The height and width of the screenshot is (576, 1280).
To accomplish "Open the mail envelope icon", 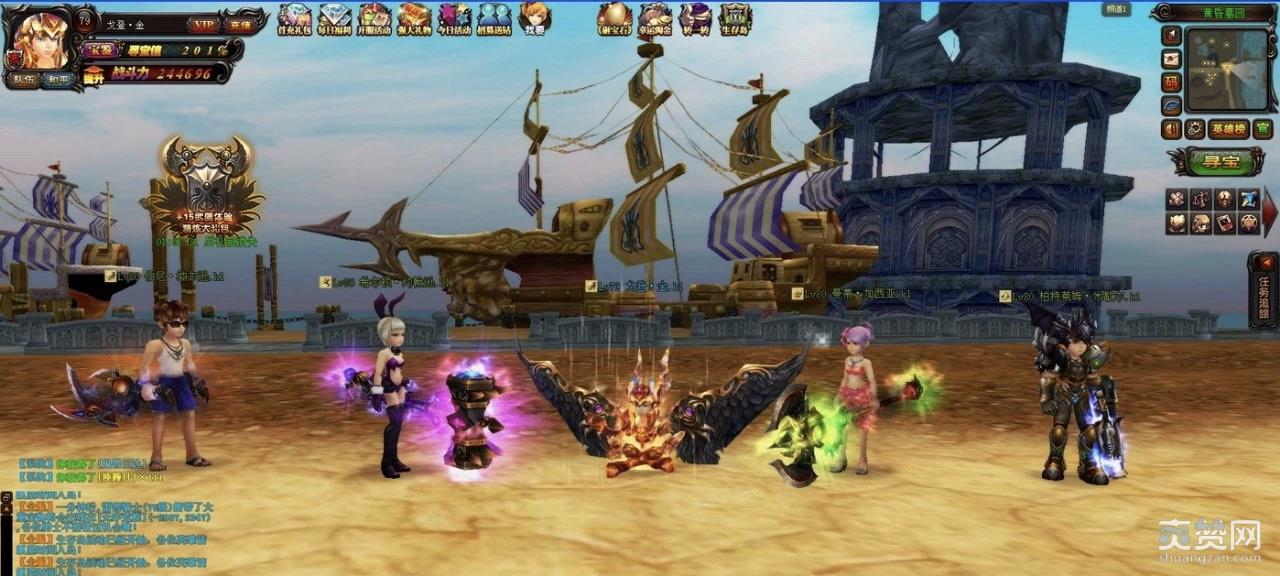I will (1171, 58).
